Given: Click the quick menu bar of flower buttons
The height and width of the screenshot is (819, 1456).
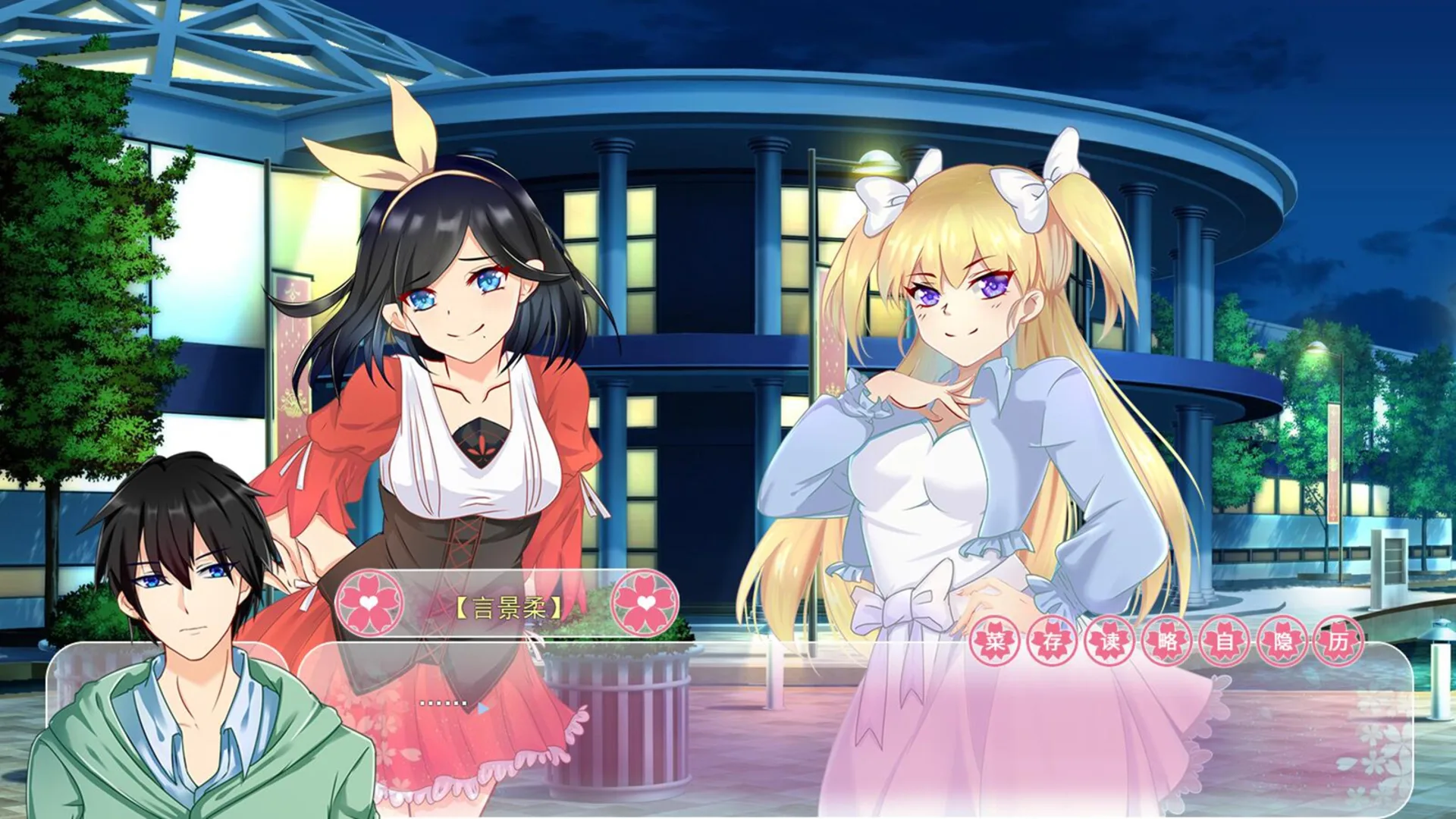Looking at the screenshot, I should [1168, 641].
